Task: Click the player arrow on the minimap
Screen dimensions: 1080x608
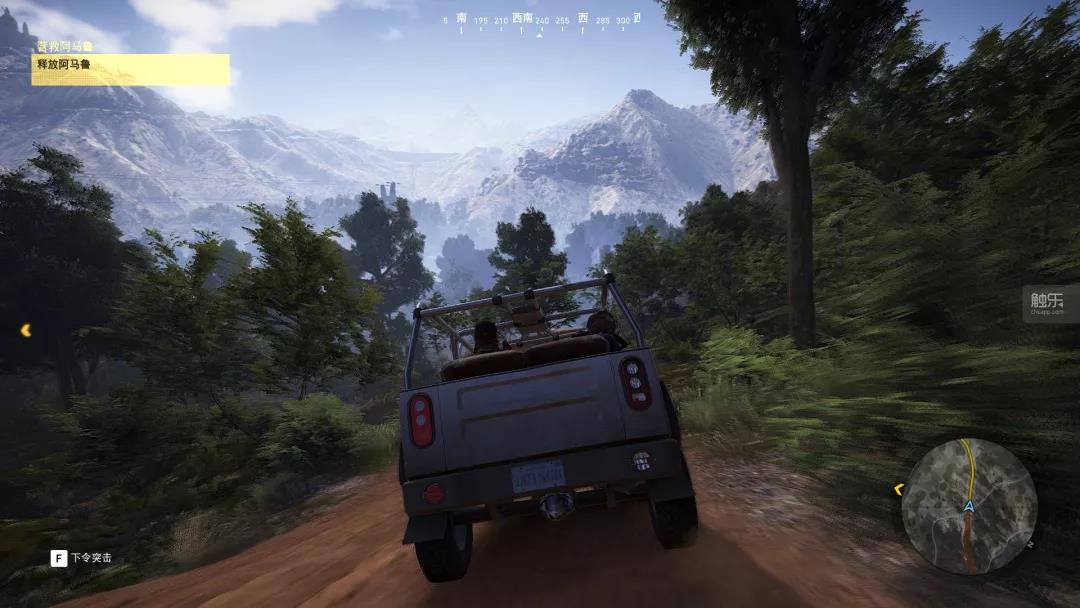Action: point(968,507)
